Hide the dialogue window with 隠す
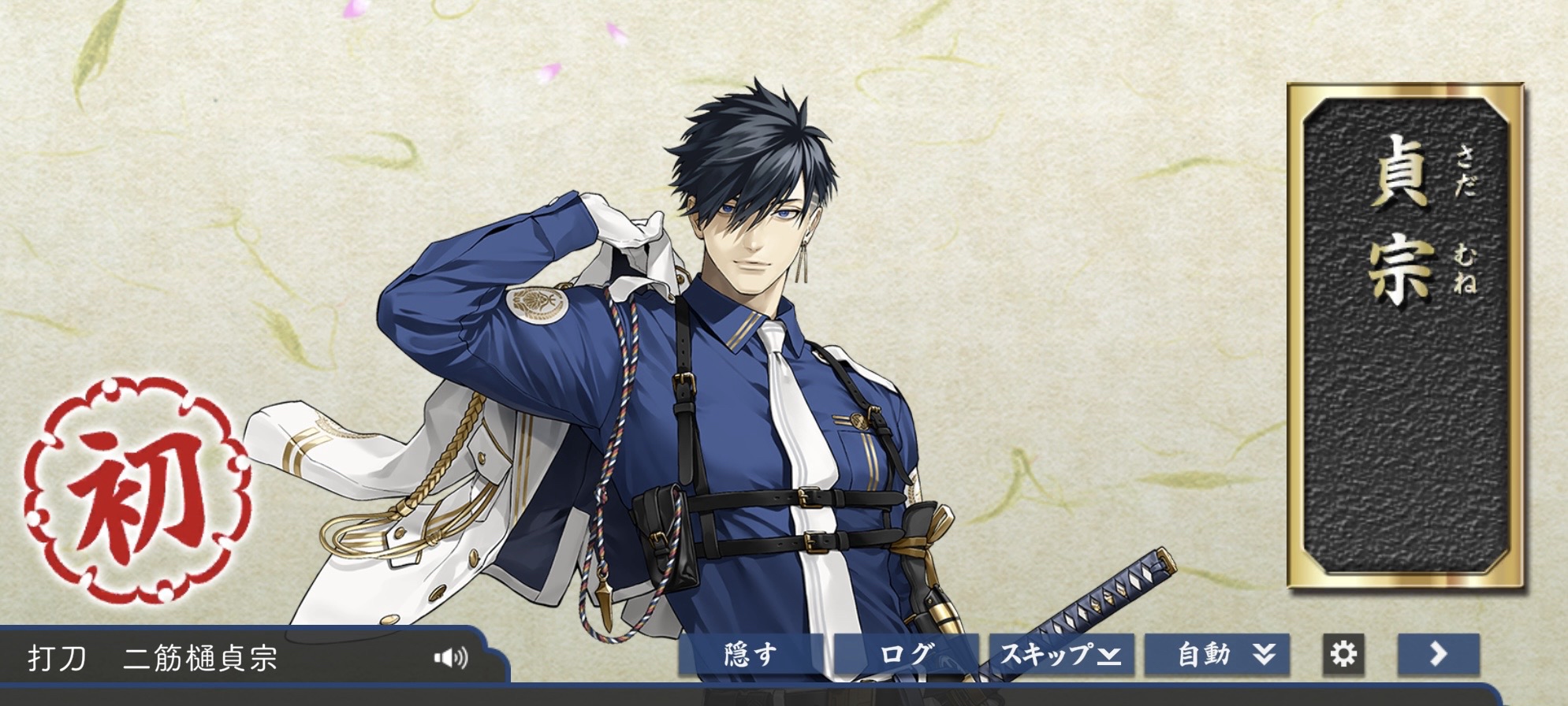 (x=750, y=655)
